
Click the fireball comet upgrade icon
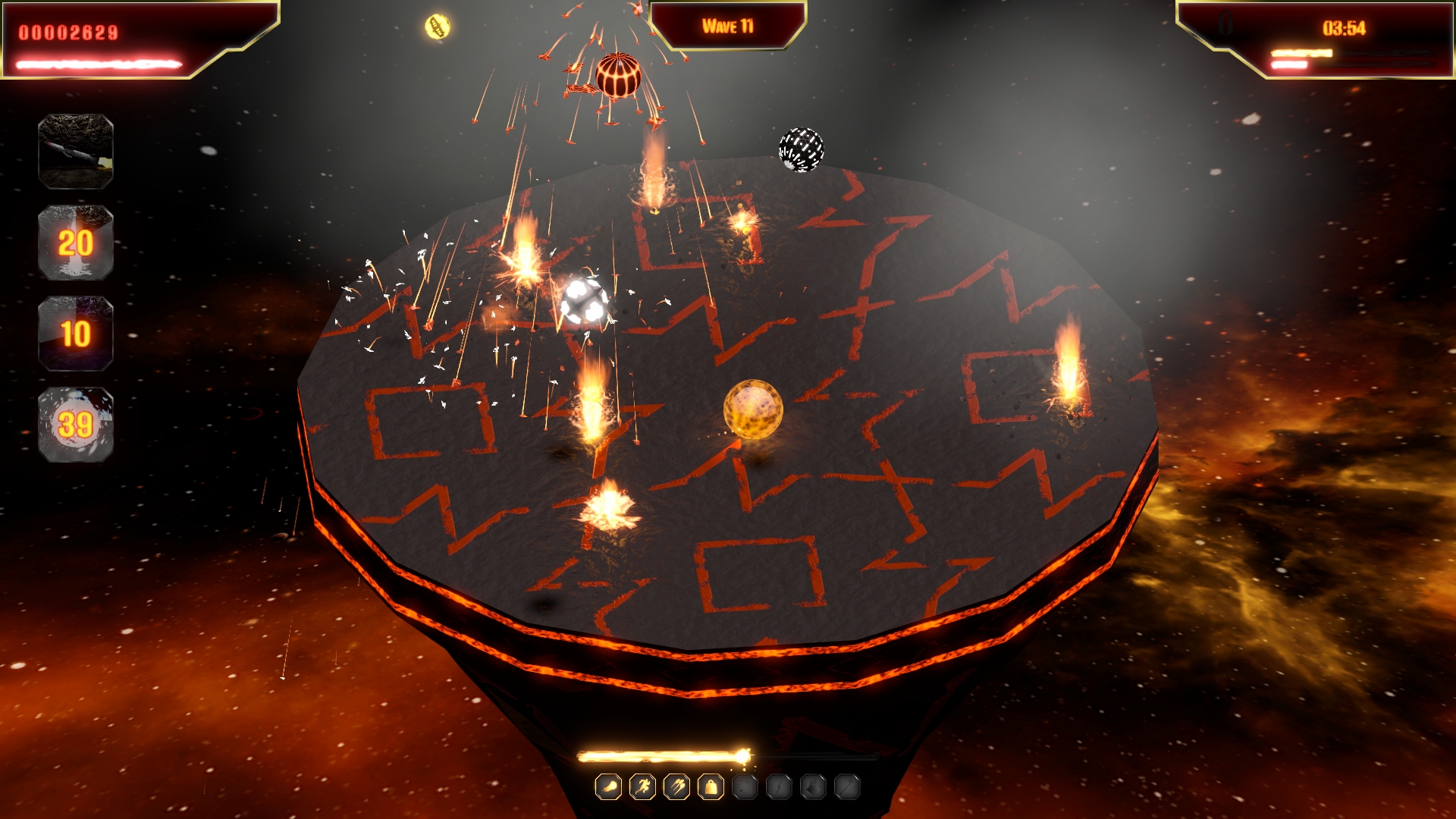coord(608,787)
